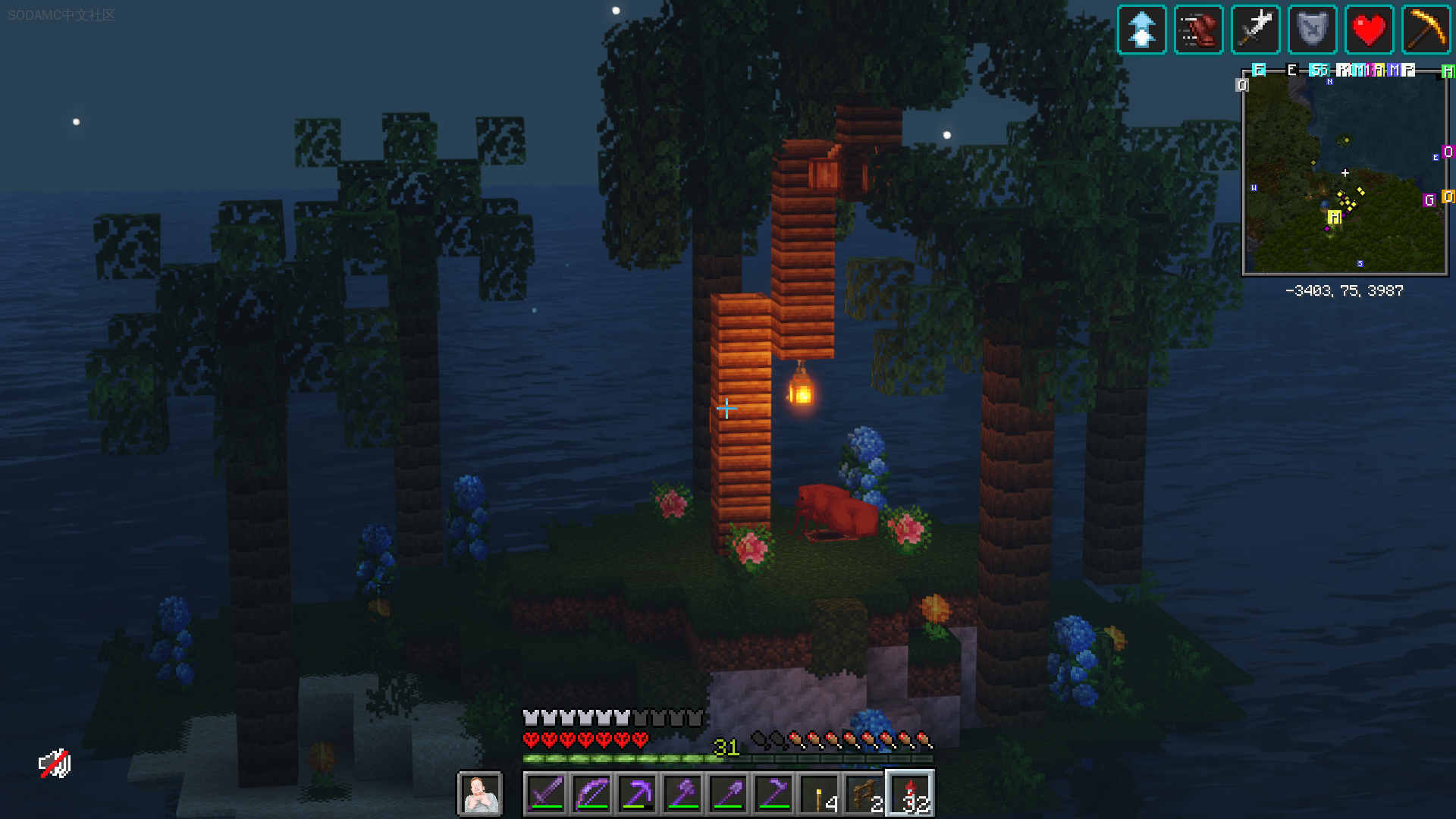The image size is (1456, 819).
Task: Click the Strength sword effect icon
Action: pyautogui.click(x=1256, y=30)
